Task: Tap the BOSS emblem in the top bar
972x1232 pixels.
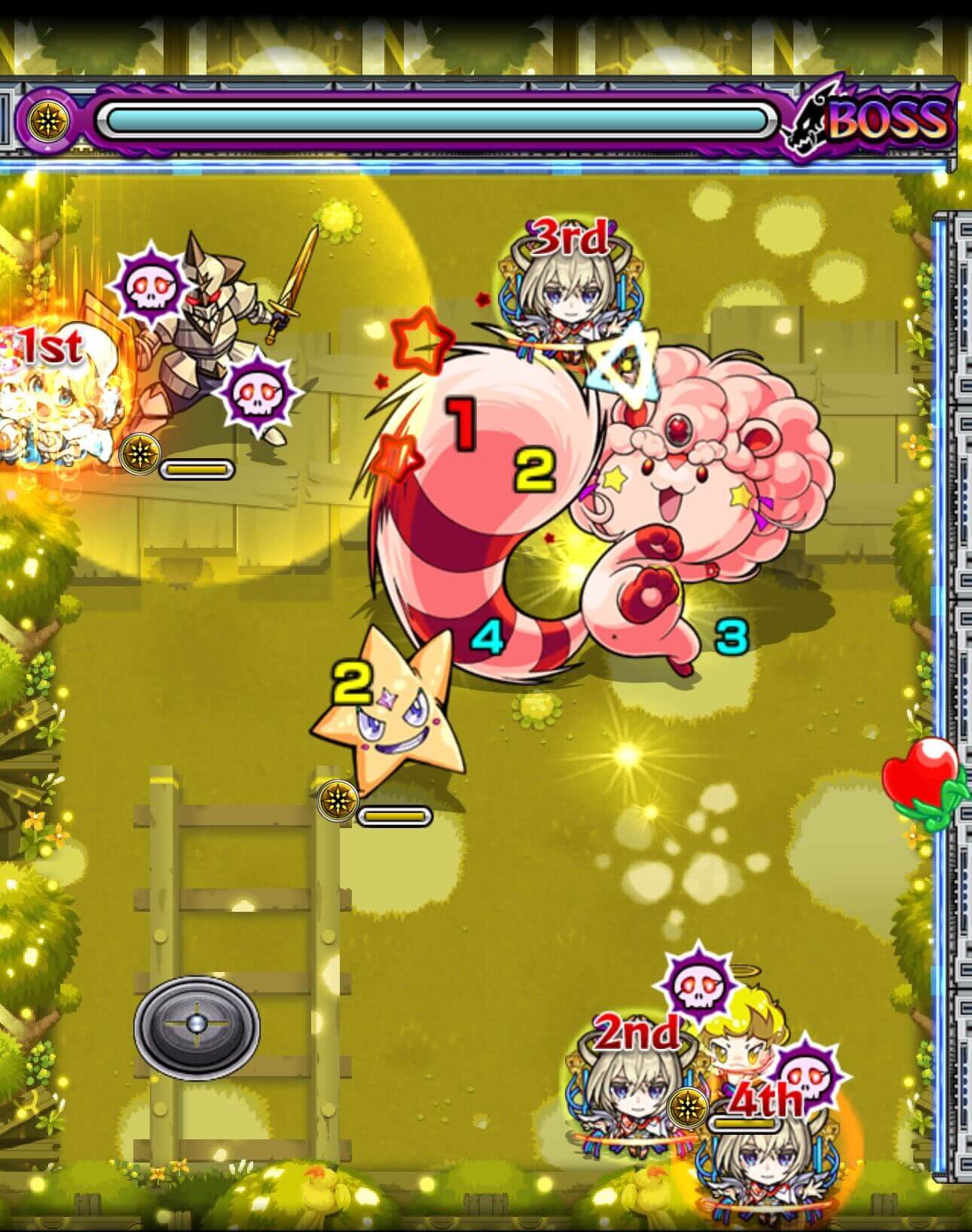Action: (x=882, y=121)
